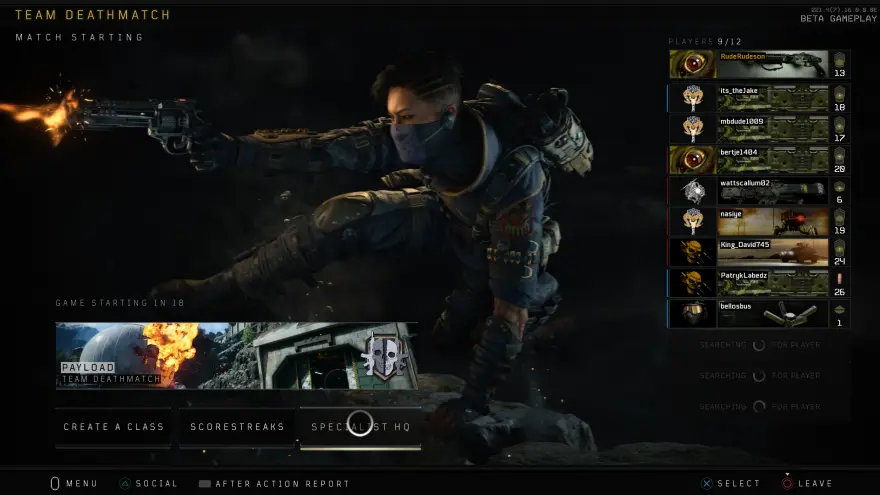Select player RudeRudeson in the lobby list

tap(758, 65)
